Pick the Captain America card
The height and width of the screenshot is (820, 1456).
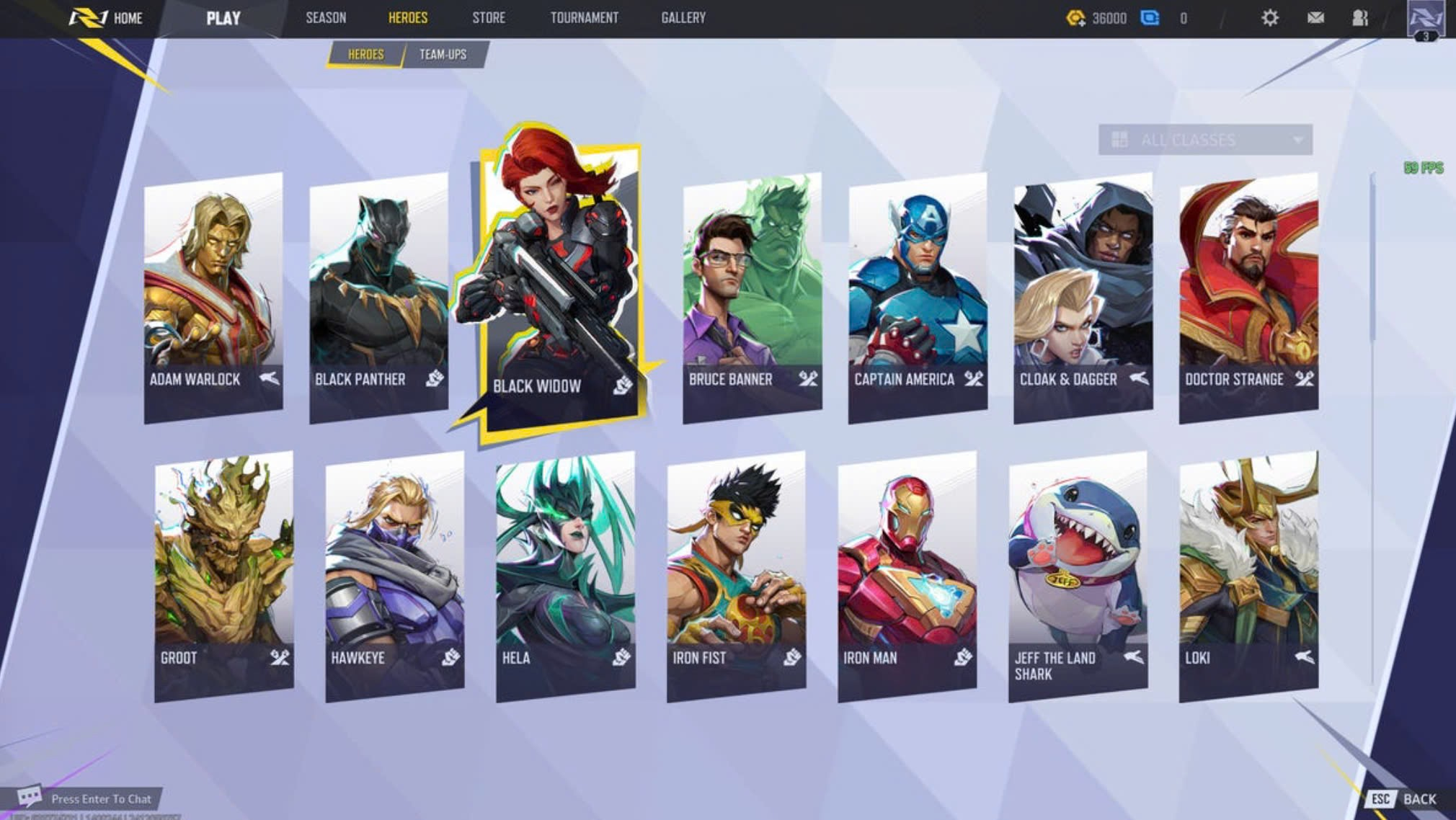pos(918,295)
